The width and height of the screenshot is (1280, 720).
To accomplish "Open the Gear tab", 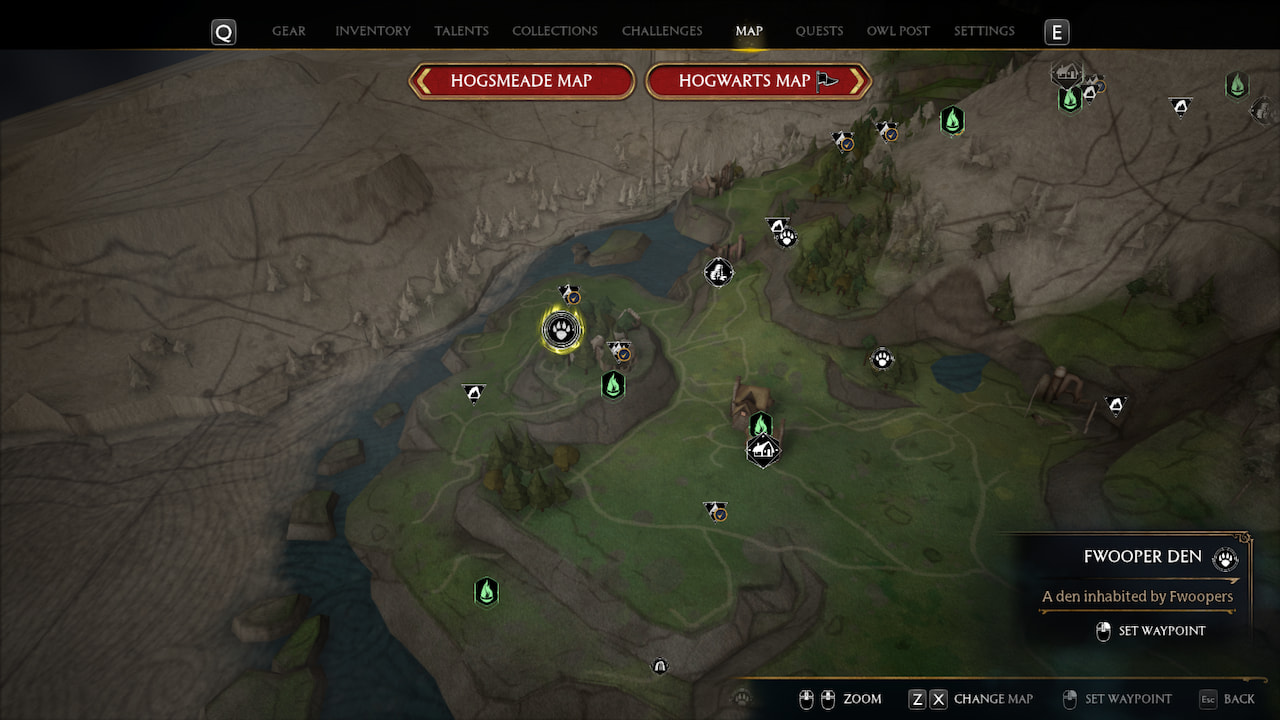I will [289, 31].
